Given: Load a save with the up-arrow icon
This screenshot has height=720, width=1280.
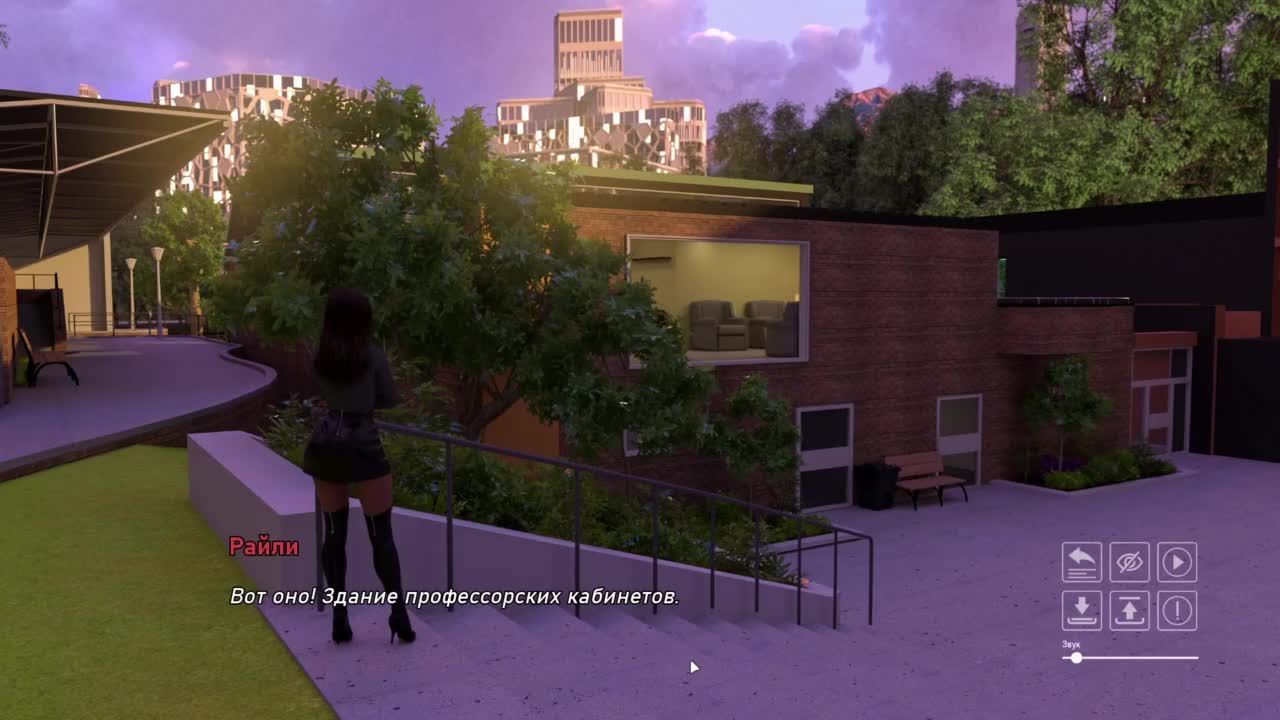Looking at the screenshot, I should click(x=1130, y=610).
